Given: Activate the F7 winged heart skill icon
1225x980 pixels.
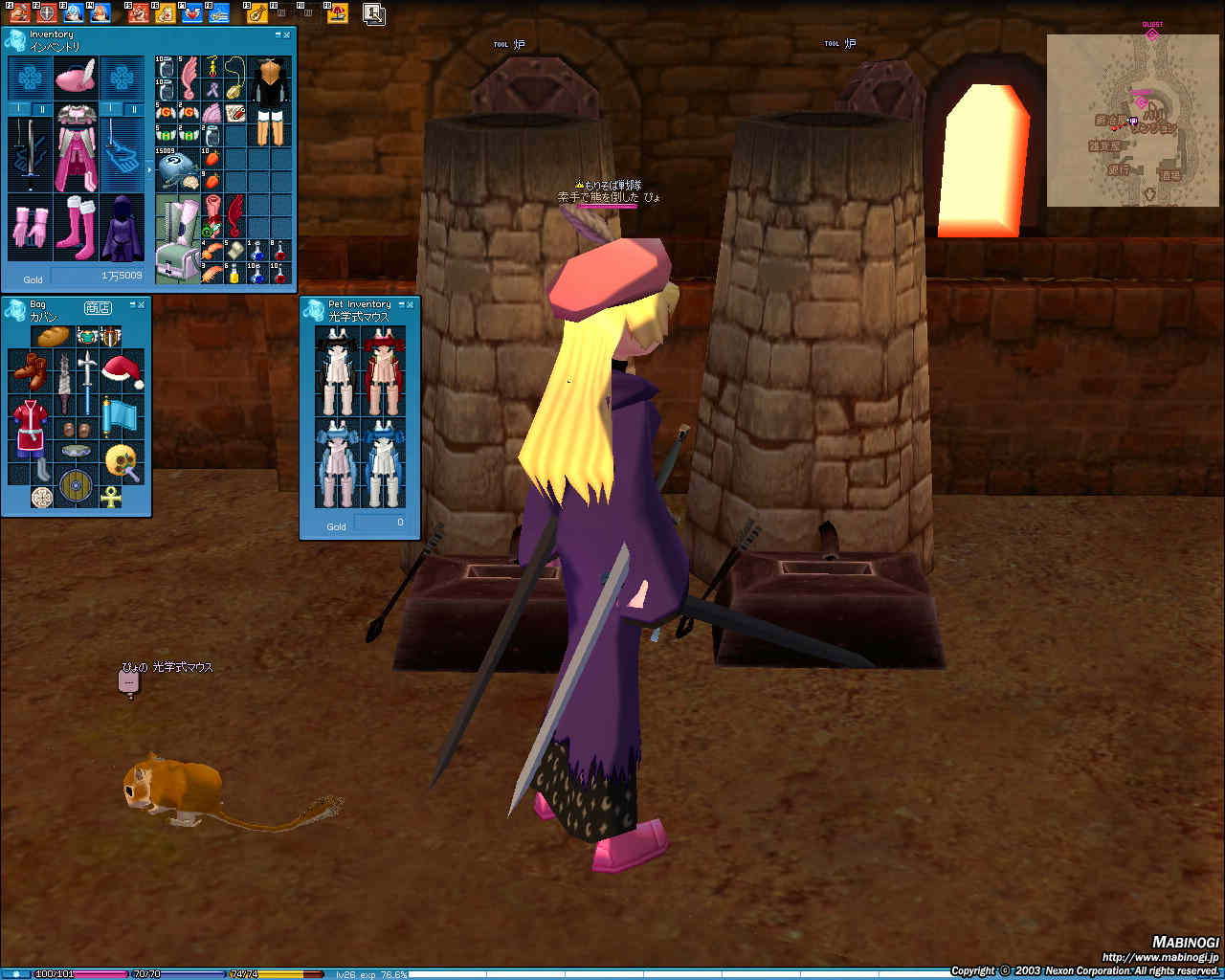Looking at the screenshot, I should tap(192, 13).
